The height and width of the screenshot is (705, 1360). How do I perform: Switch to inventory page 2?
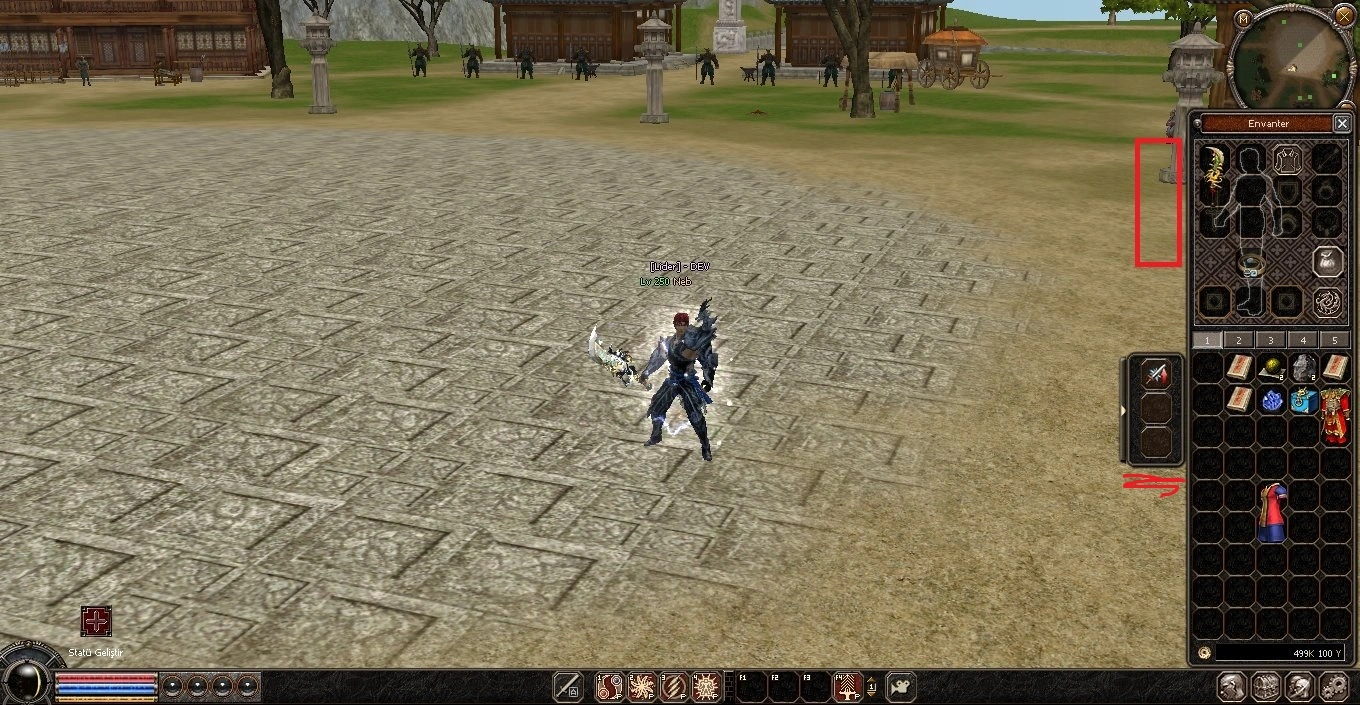(1239, 340)
